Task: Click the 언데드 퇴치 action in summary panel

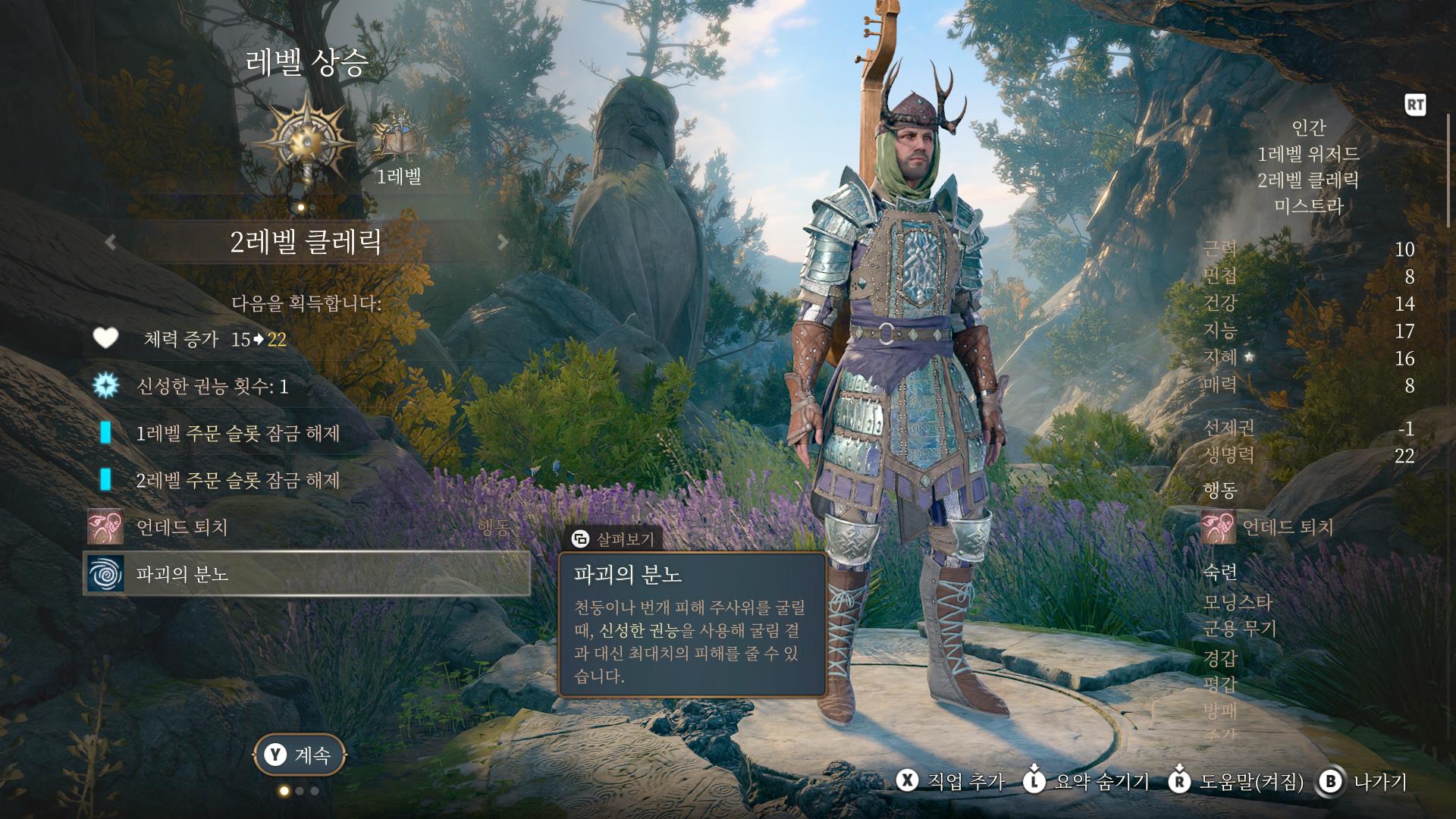Action: [x=1269, y=527]
